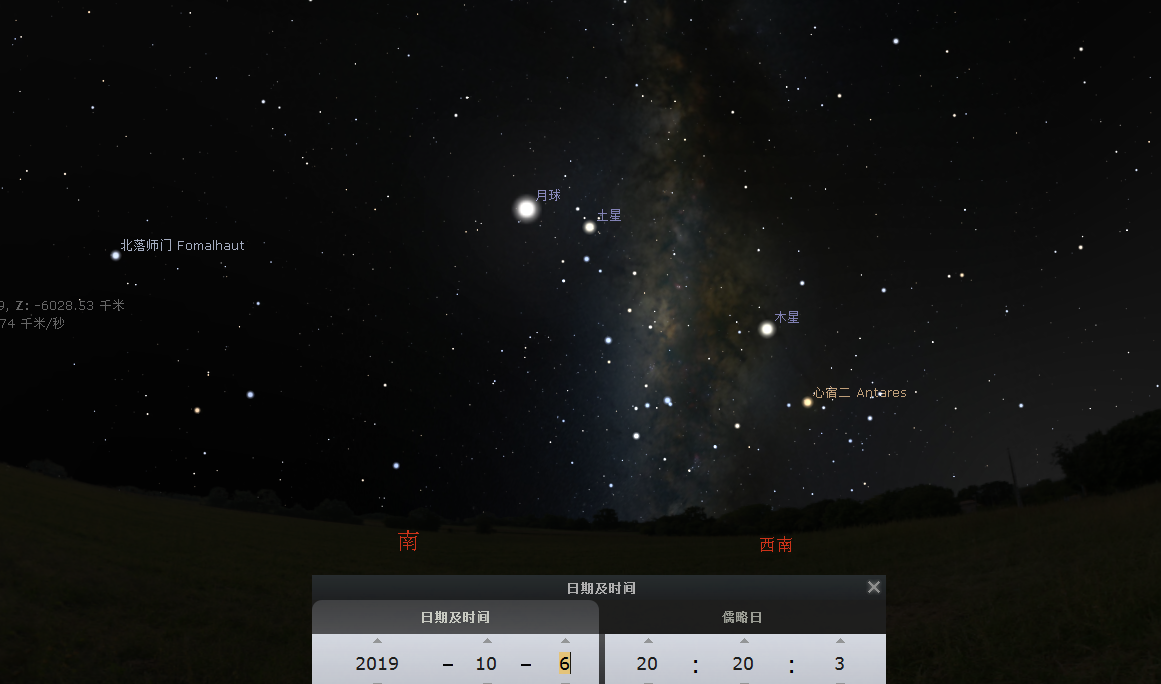
Task: Close the date and time dialog
Action: pyautogui.click(x=874, y=587)
